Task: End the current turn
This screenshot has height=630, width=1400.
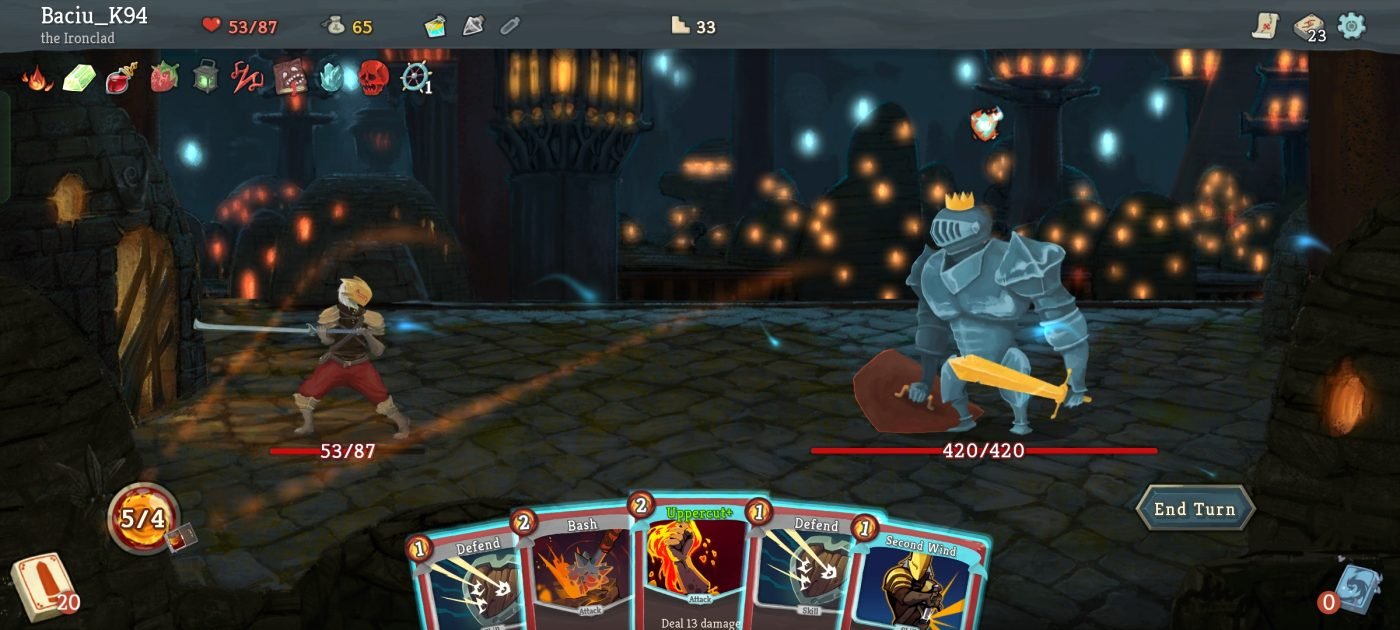Action: (1195, 509)
